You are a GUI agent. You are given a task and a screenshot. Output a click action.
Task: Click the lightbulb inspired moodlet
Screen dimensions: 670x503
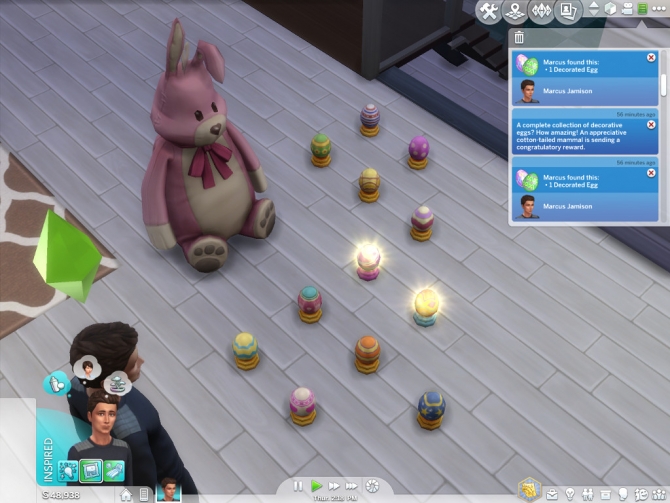pos(67,469)
